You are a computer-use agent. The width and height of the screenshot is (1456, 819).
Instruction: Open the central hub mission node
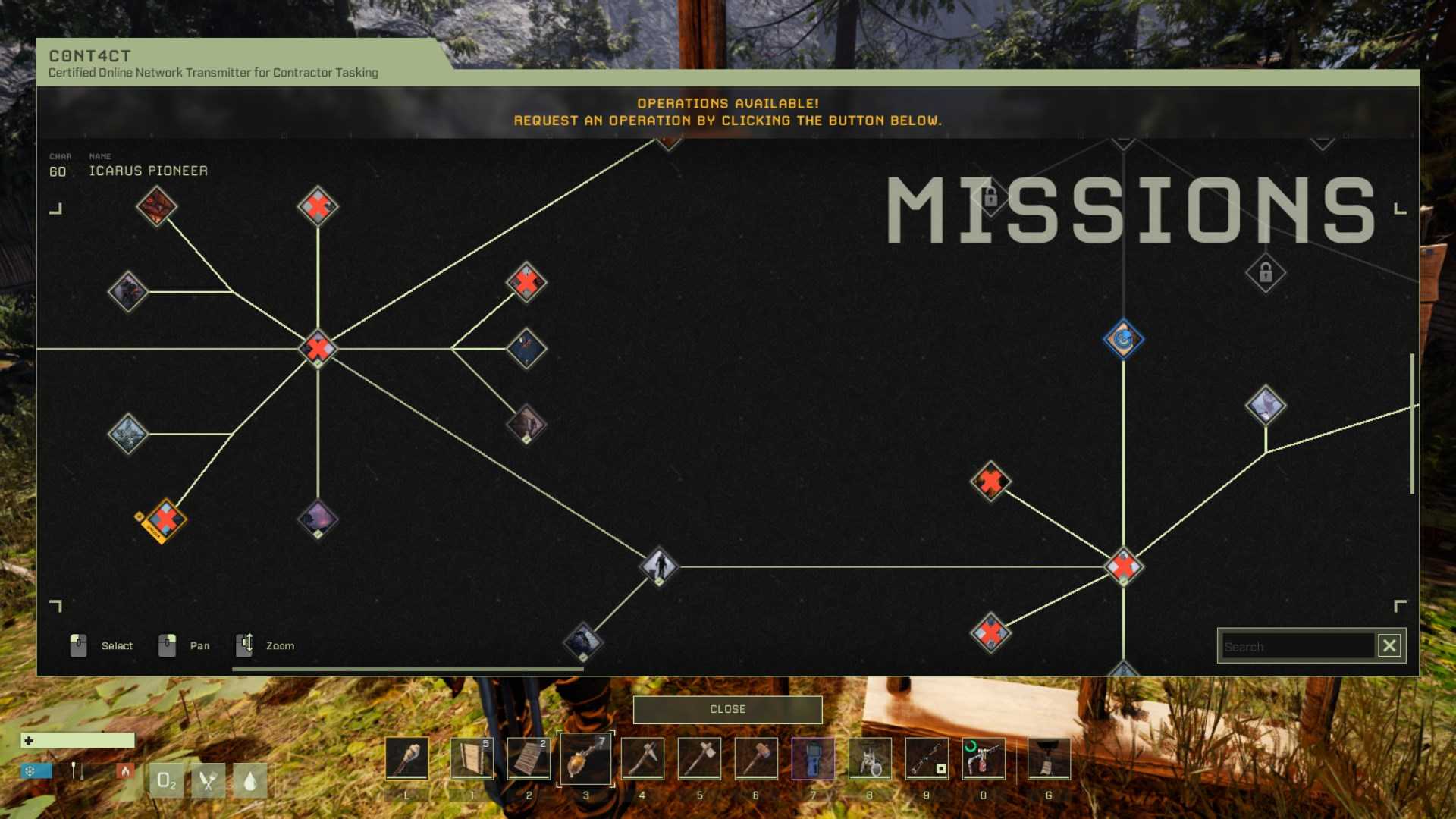(318, 348)
